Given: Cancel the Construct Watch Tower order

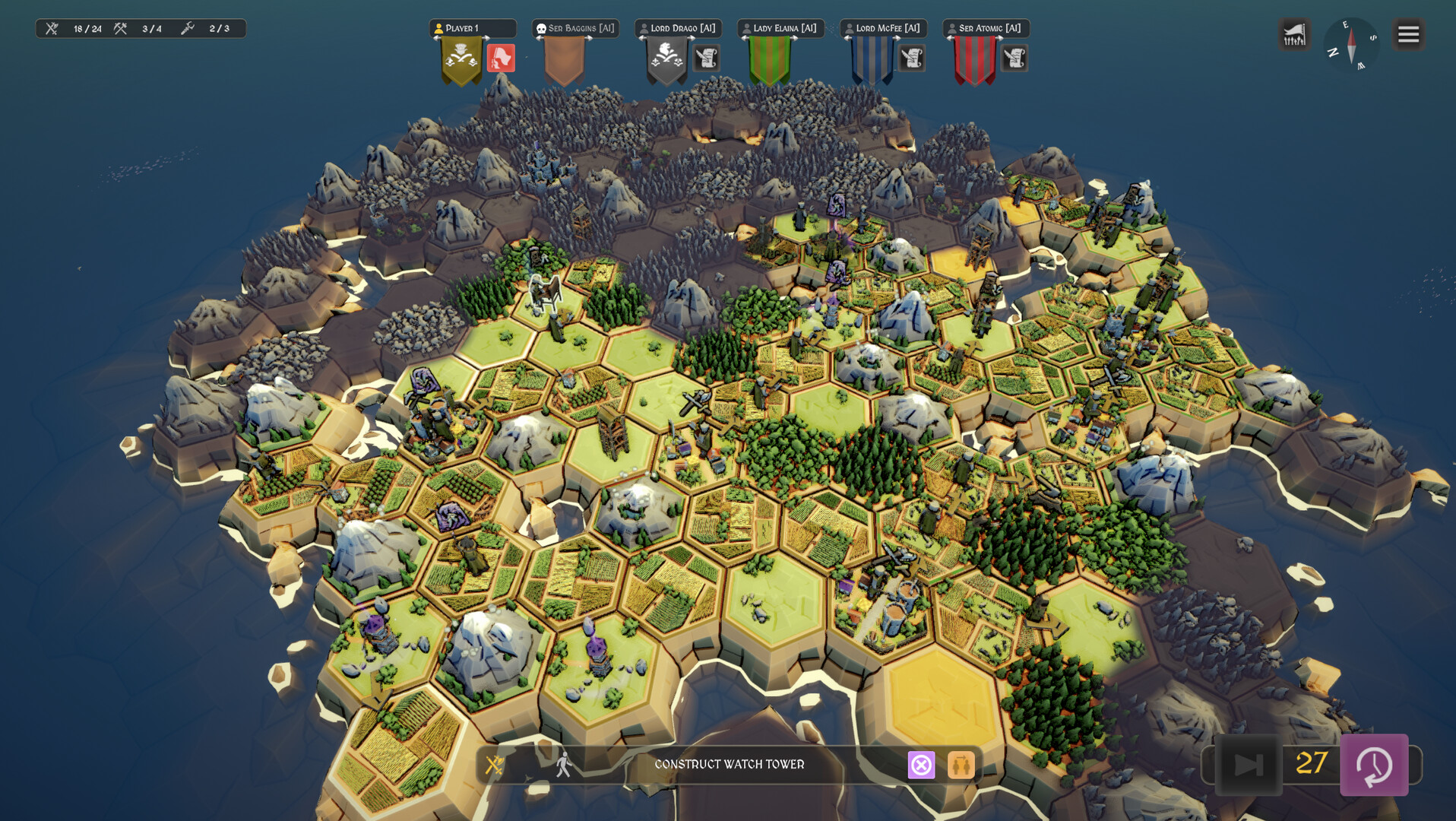Looking at the screenshot, I should click(x=922, y=765).
